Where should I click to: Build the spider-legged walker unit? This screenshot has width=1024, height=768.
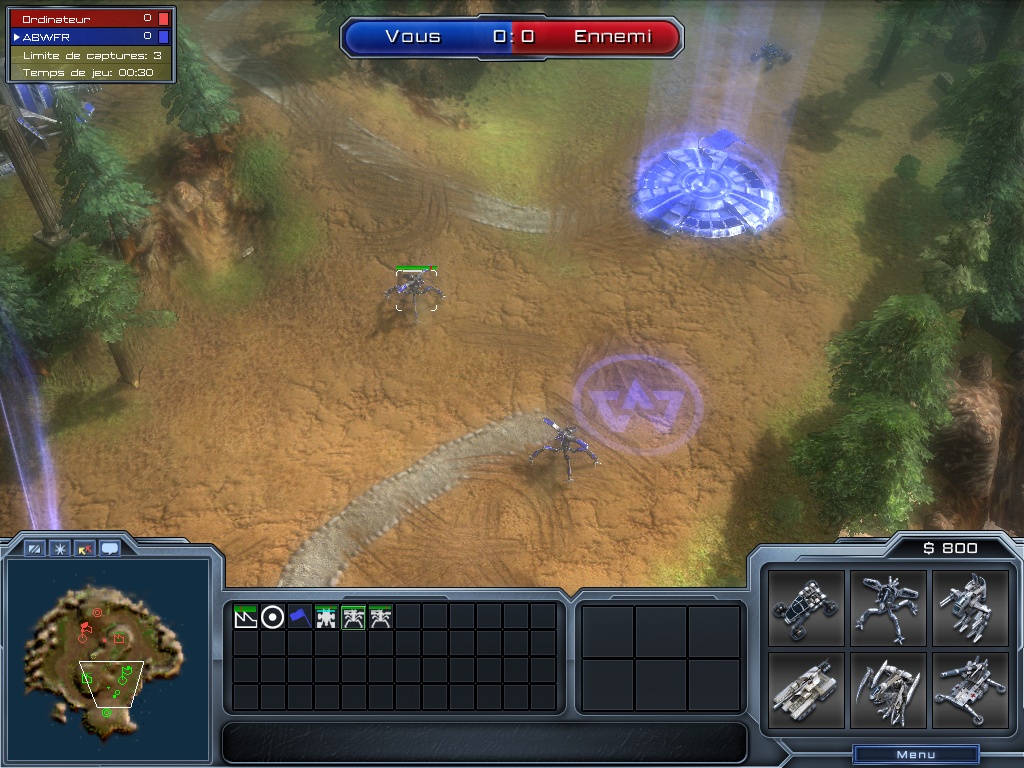[x=888, y=608]
